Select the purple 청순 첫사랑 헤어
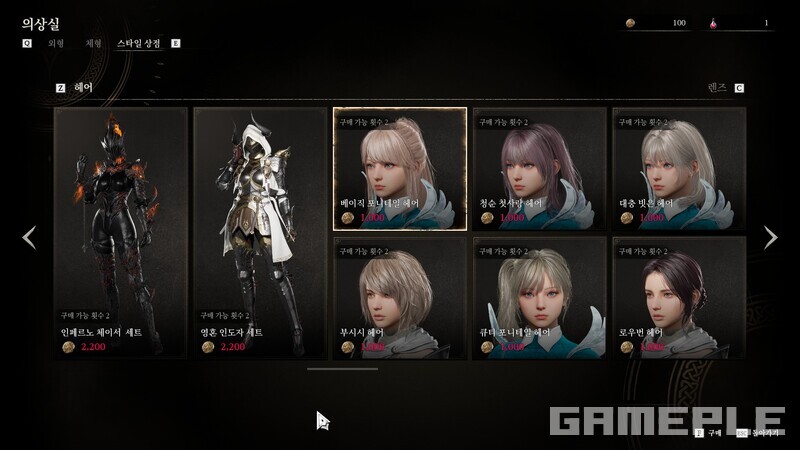This screenshot has height=450, width=800. [x=539, y=169]
